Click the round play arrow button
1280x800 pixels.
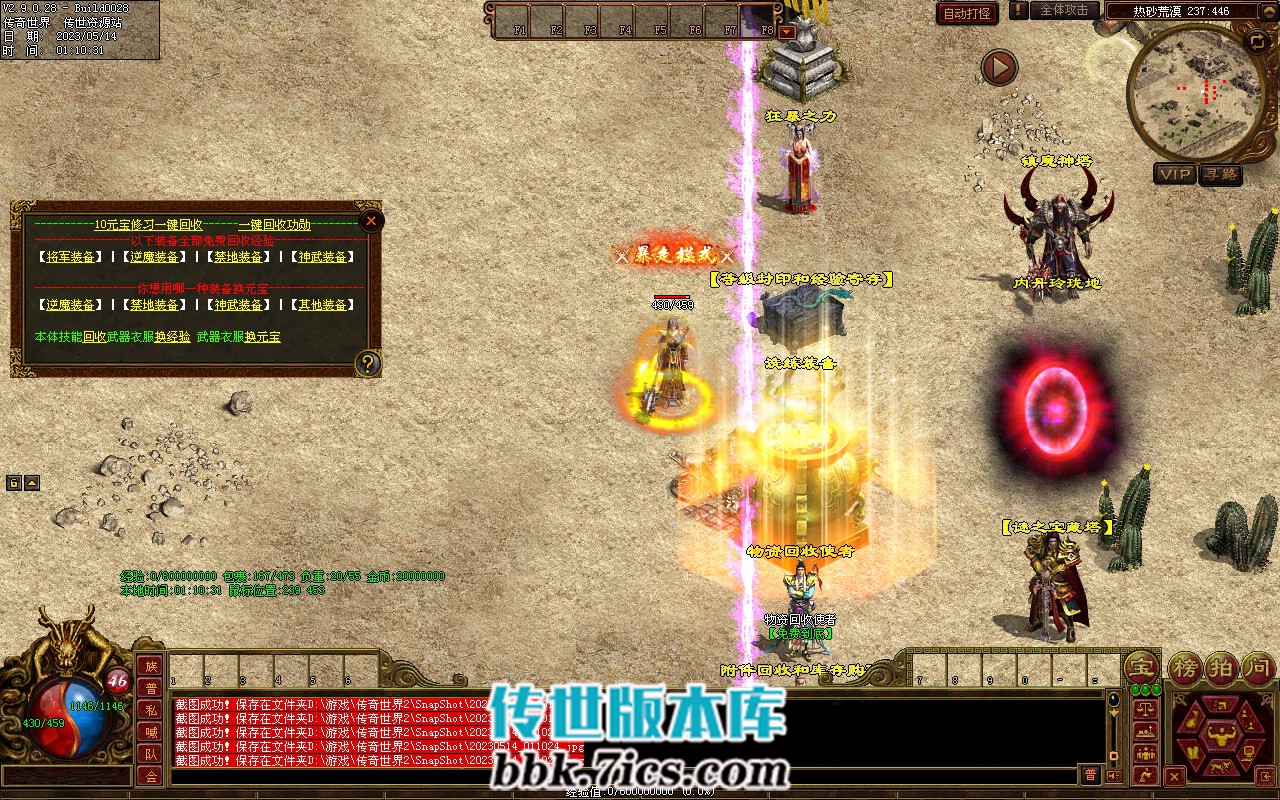coord(998,68)
